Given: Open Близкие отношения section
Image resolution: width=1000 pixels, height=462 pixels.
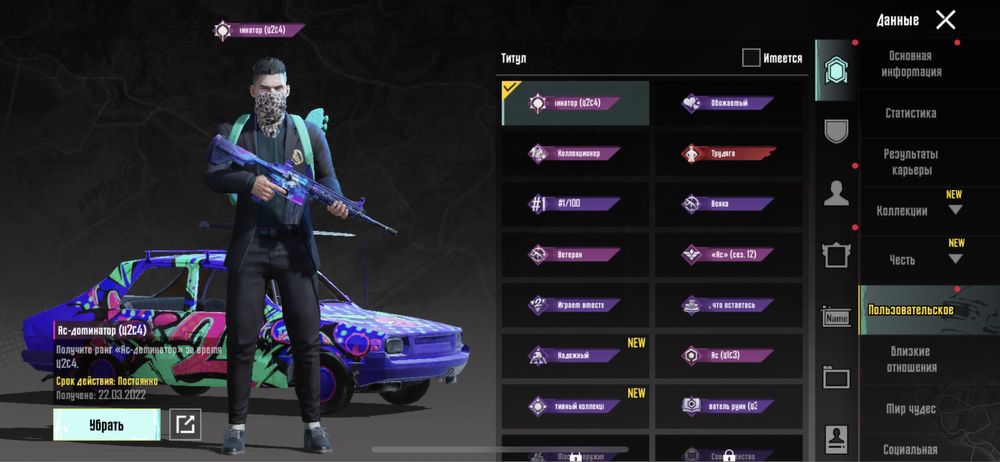Looking at the screenshot, I should click(x=910, y=360).
